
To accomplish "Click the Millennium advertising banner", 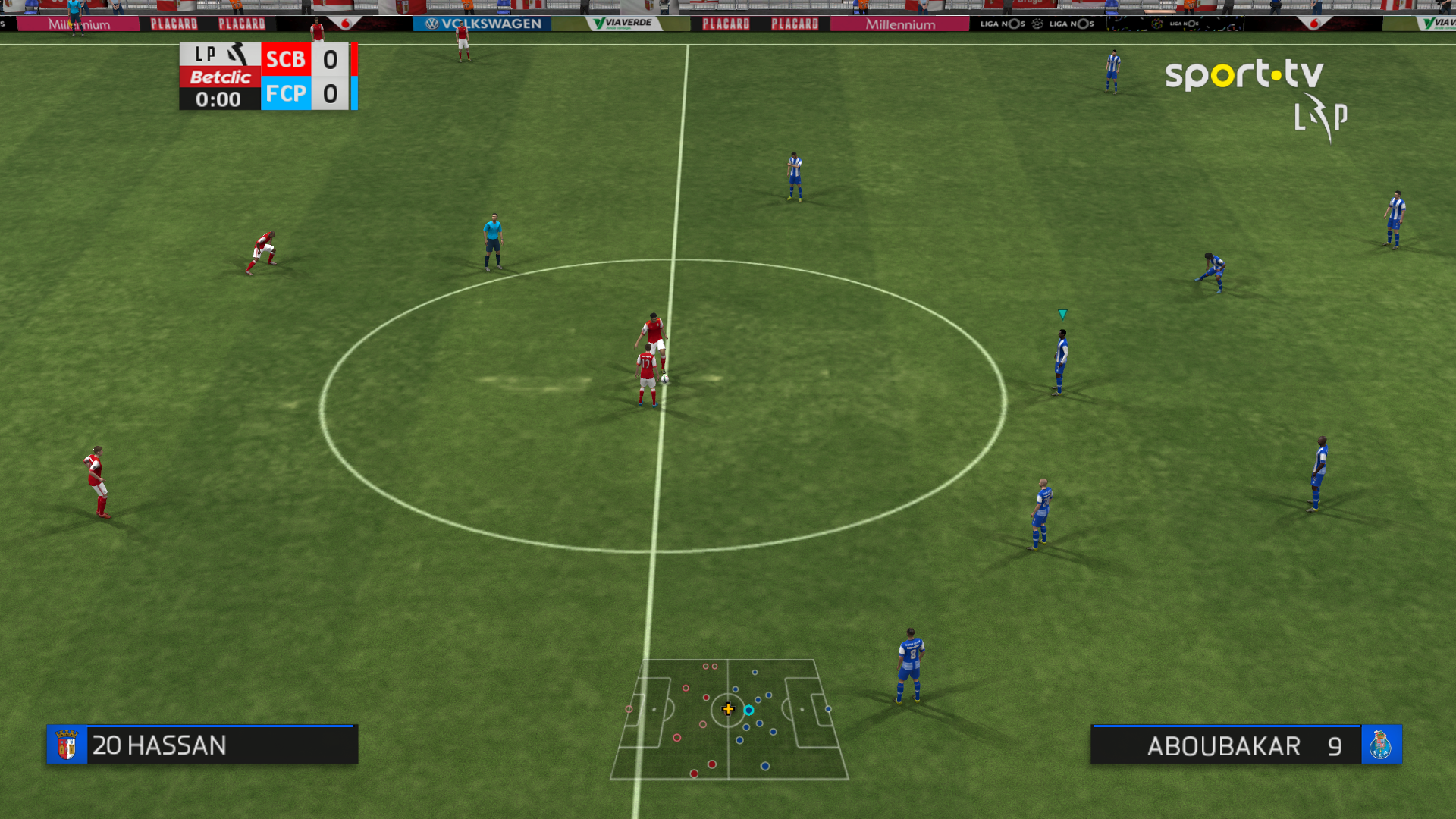I will click(899, 24).
